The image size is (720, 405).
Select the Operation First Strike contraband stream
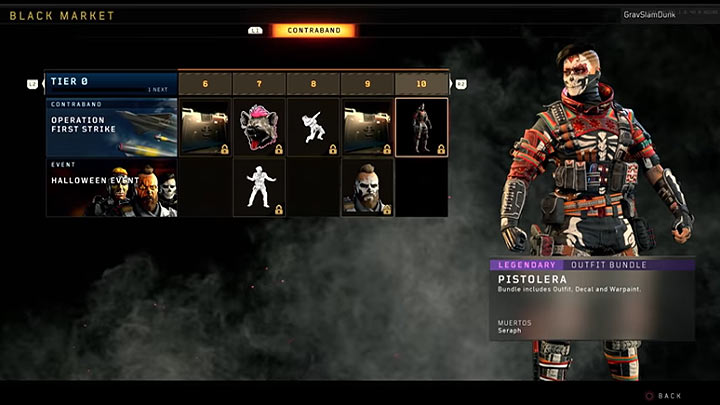111,127
